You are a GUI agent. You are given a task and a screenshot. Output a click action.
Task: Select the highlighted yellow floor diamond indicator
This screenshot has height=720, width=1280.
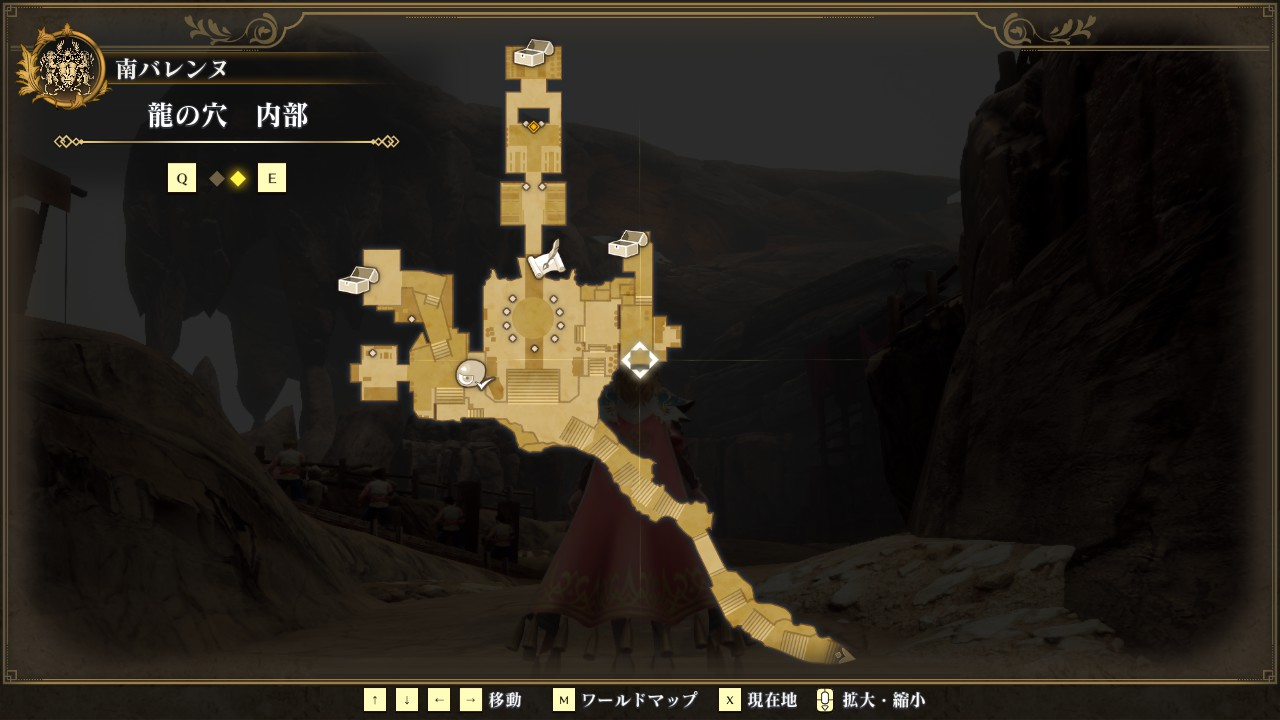click(x=238, y=179)
